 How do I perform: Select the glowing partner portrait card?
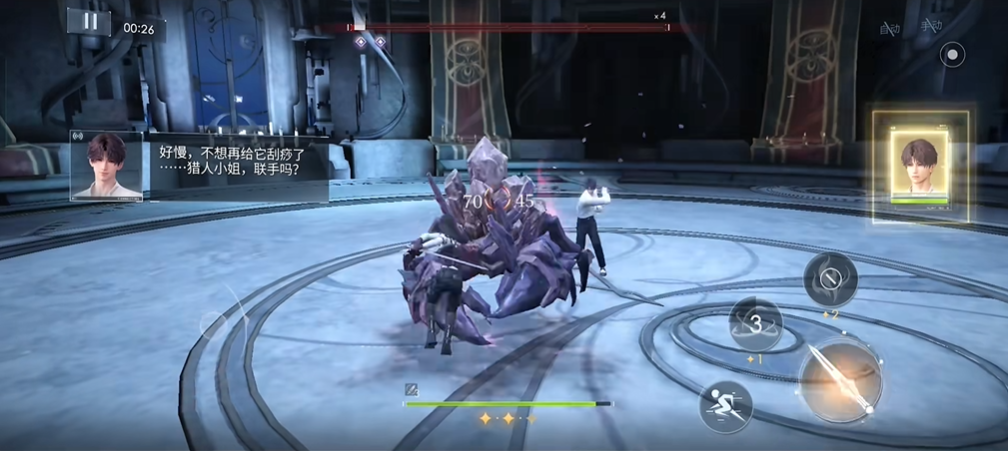pyautogui.click(x=920, y=165)
